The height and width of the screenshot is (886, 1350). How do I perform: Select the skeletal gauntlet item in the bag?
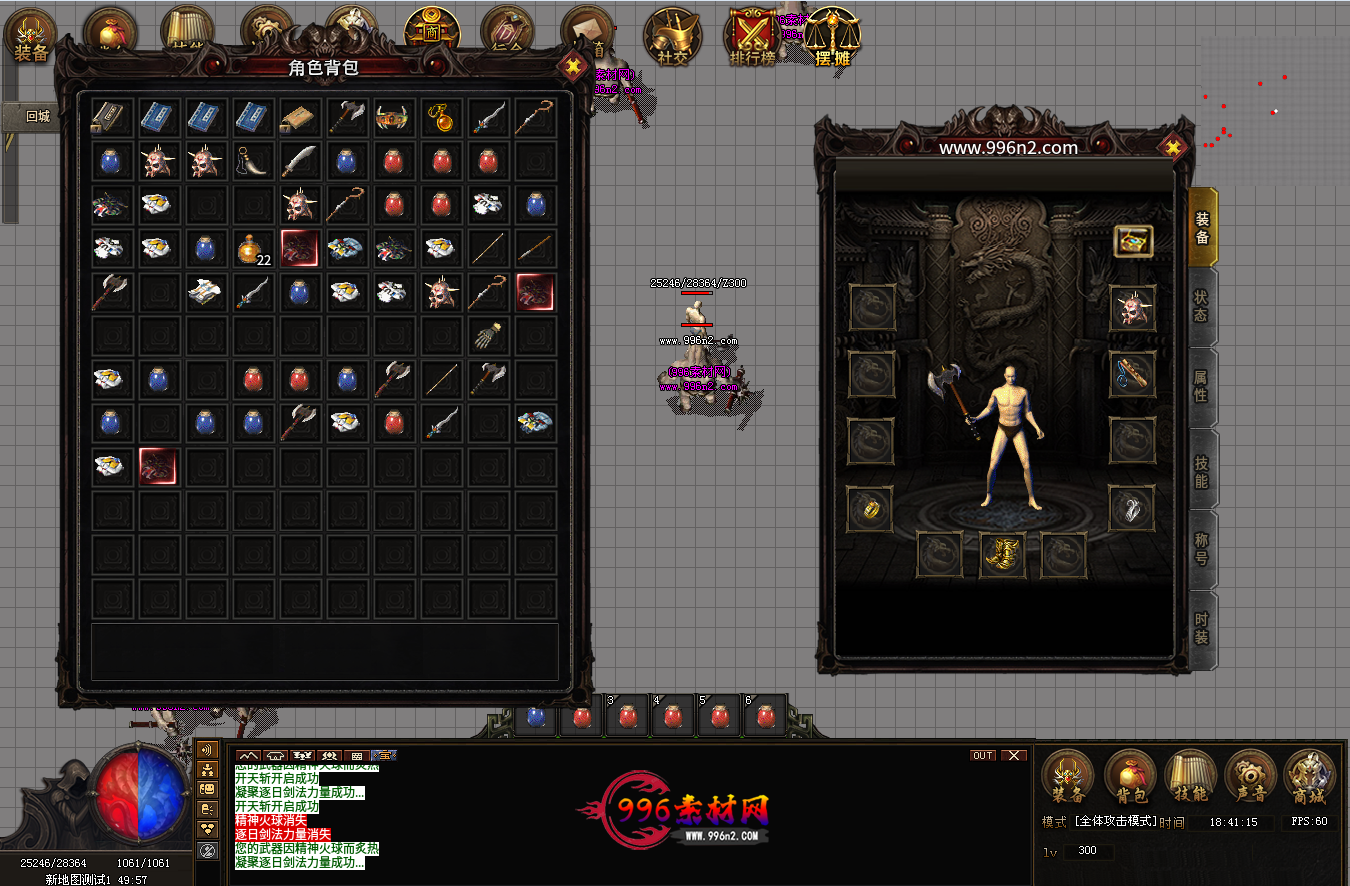[489, 335]
